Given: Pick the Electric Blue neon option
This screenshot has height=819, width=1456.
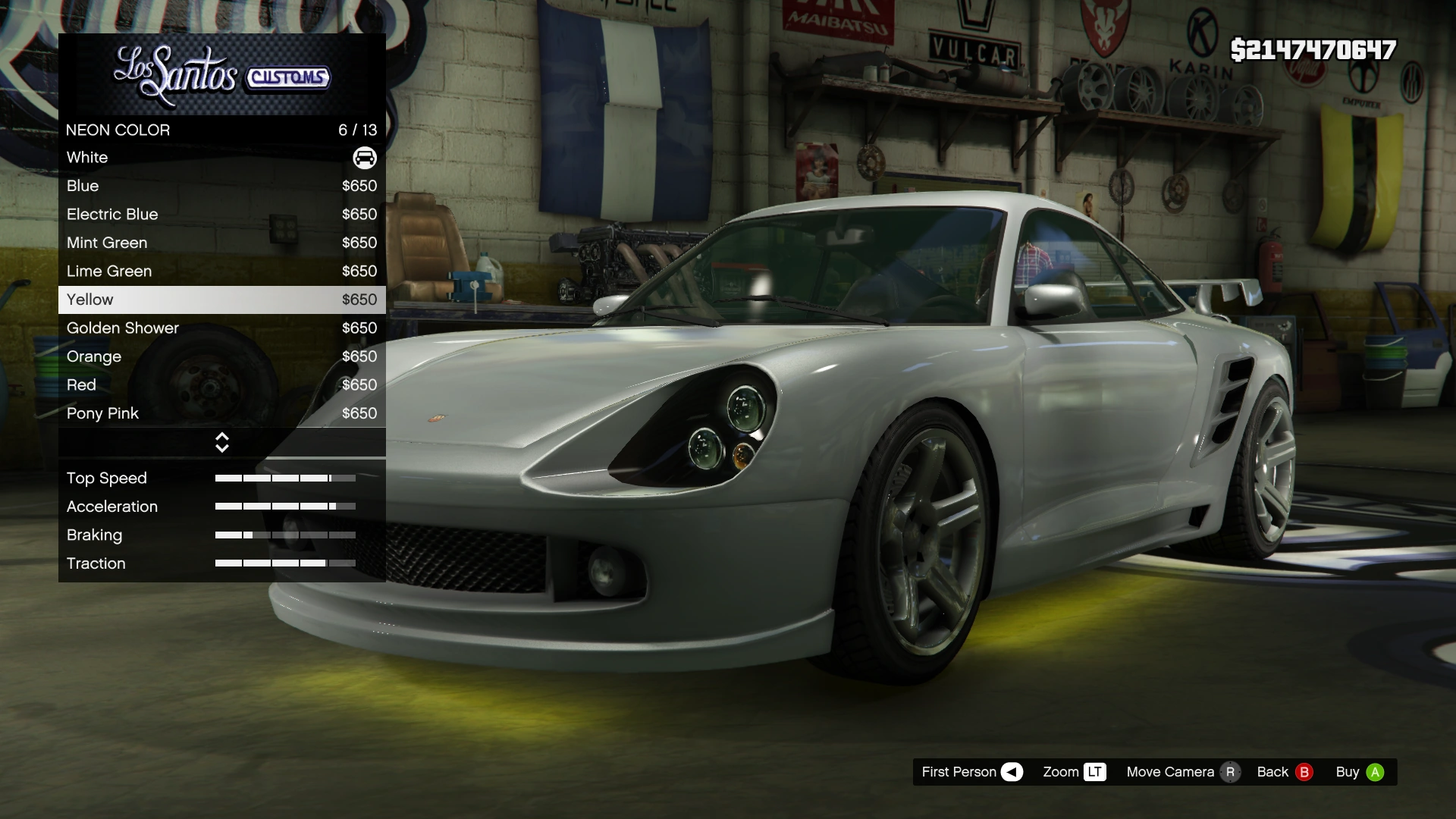Looking at the screenshot, I should click(221, 215).
